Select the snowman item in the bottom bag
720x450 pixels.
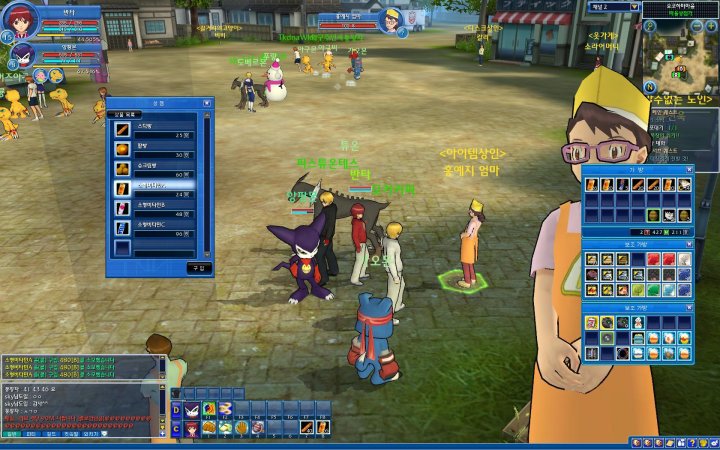pyautogui.click(x=637, y=323)
